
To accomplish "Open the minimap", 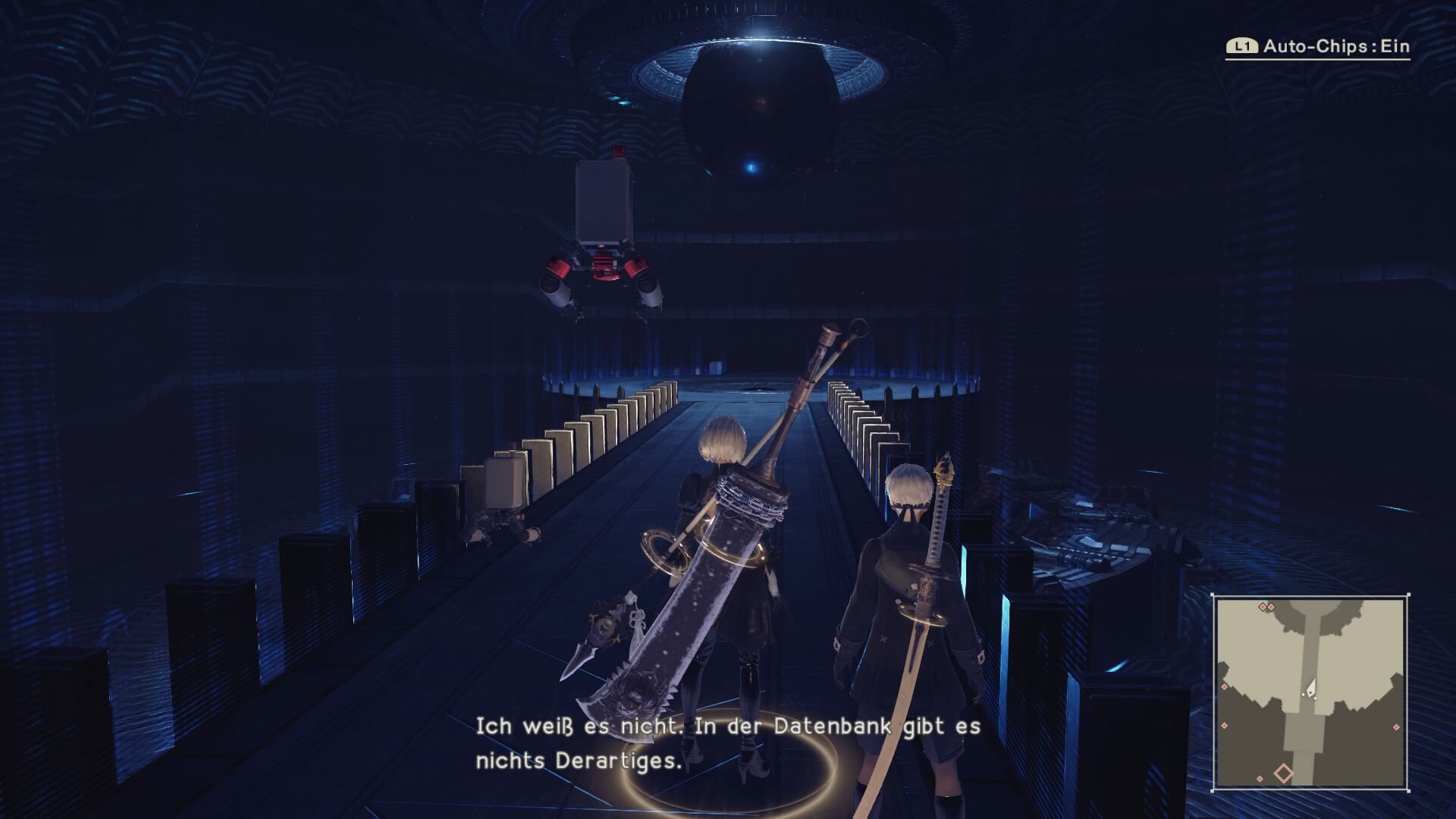I will (x=1310, y=692).
